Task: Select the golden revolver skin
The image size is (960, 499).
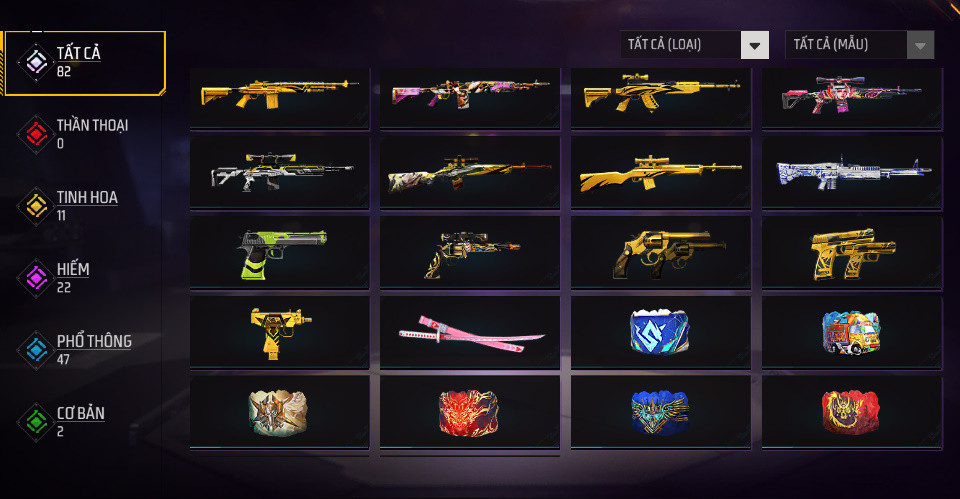Action: (660, 253)
